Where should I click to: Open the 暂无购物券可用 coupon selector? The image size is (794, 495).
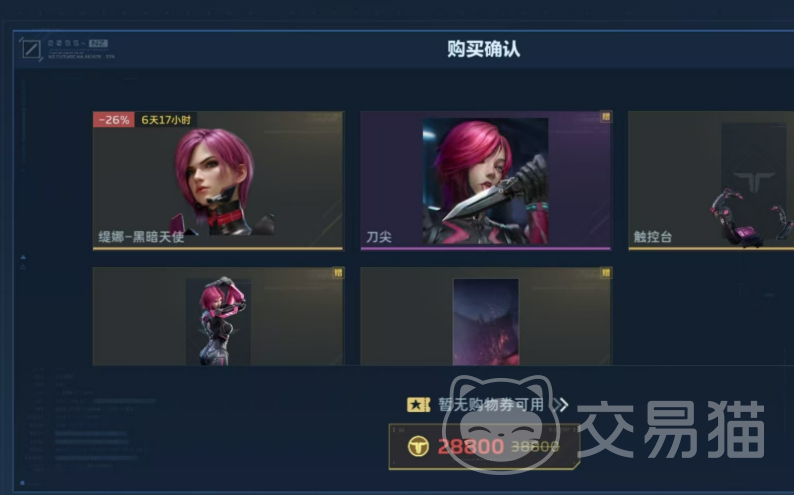coord(489,405)
